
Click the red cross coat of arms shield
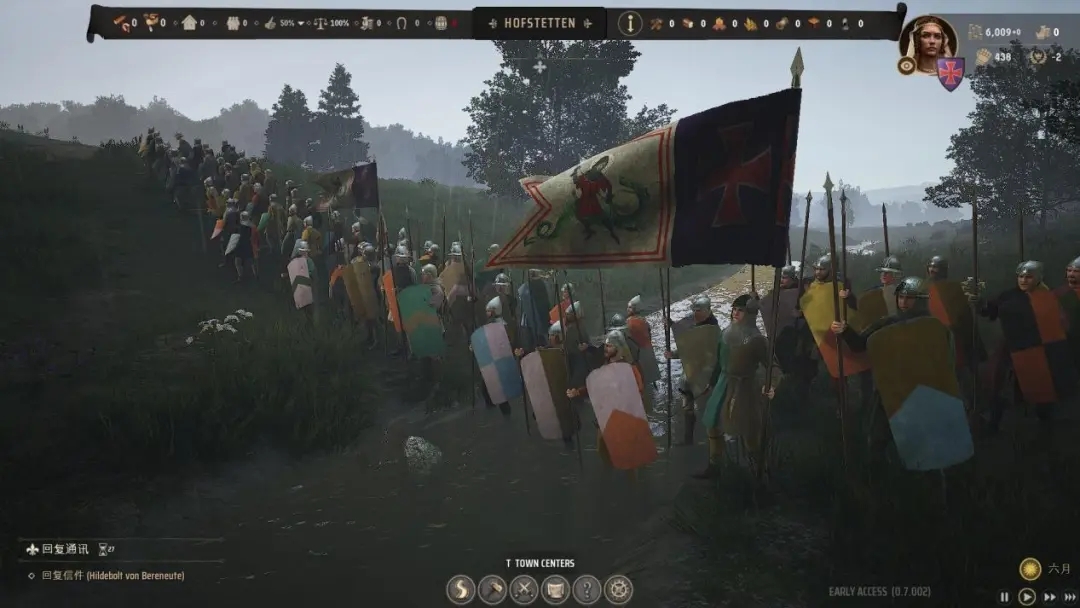coord(950,73)
